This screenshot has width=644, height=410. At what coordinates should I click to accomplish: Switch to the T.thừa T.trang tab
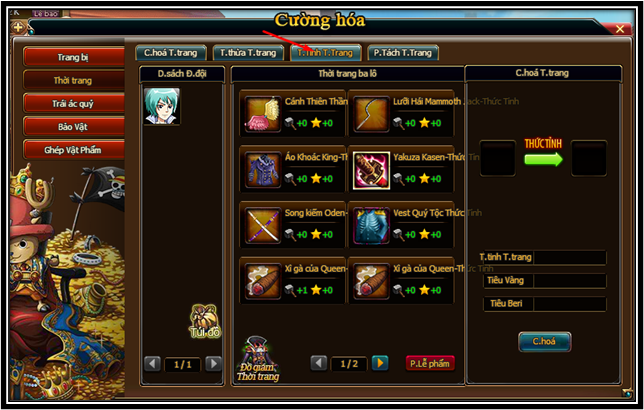point(247,52)
